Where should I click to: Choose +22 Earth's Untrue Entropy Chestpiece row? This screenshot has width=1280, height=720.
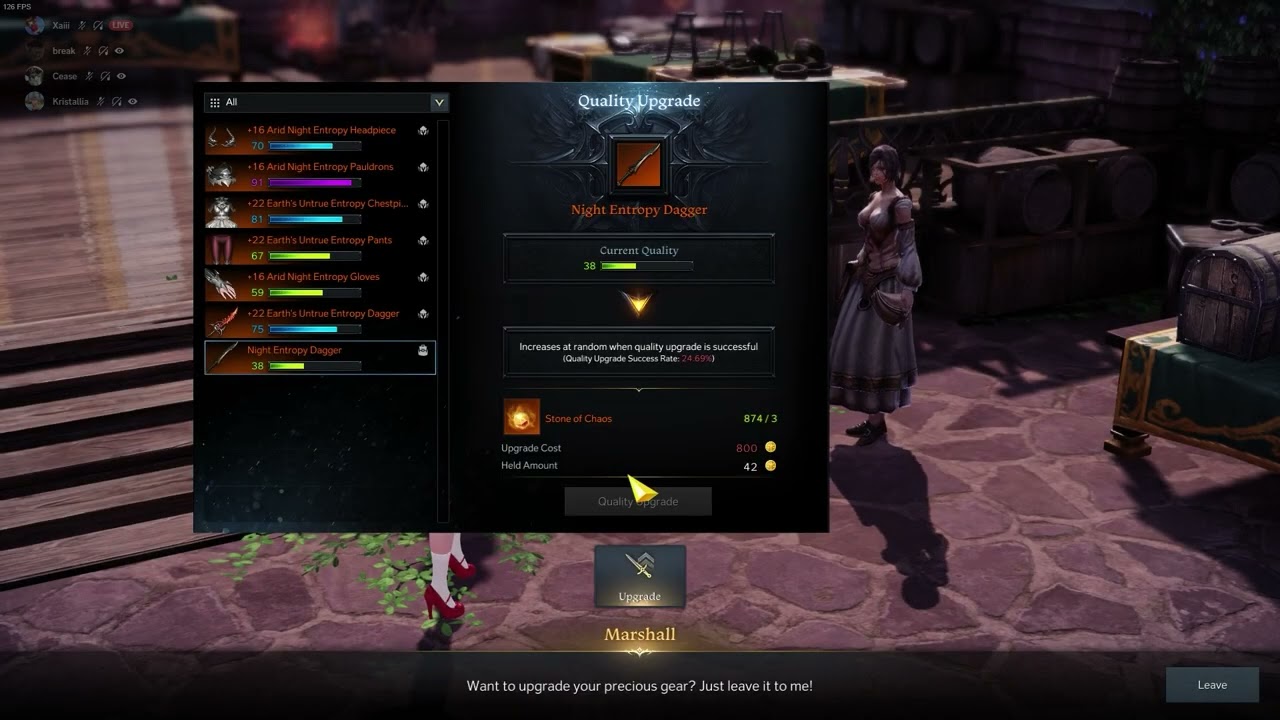point(320,211)
